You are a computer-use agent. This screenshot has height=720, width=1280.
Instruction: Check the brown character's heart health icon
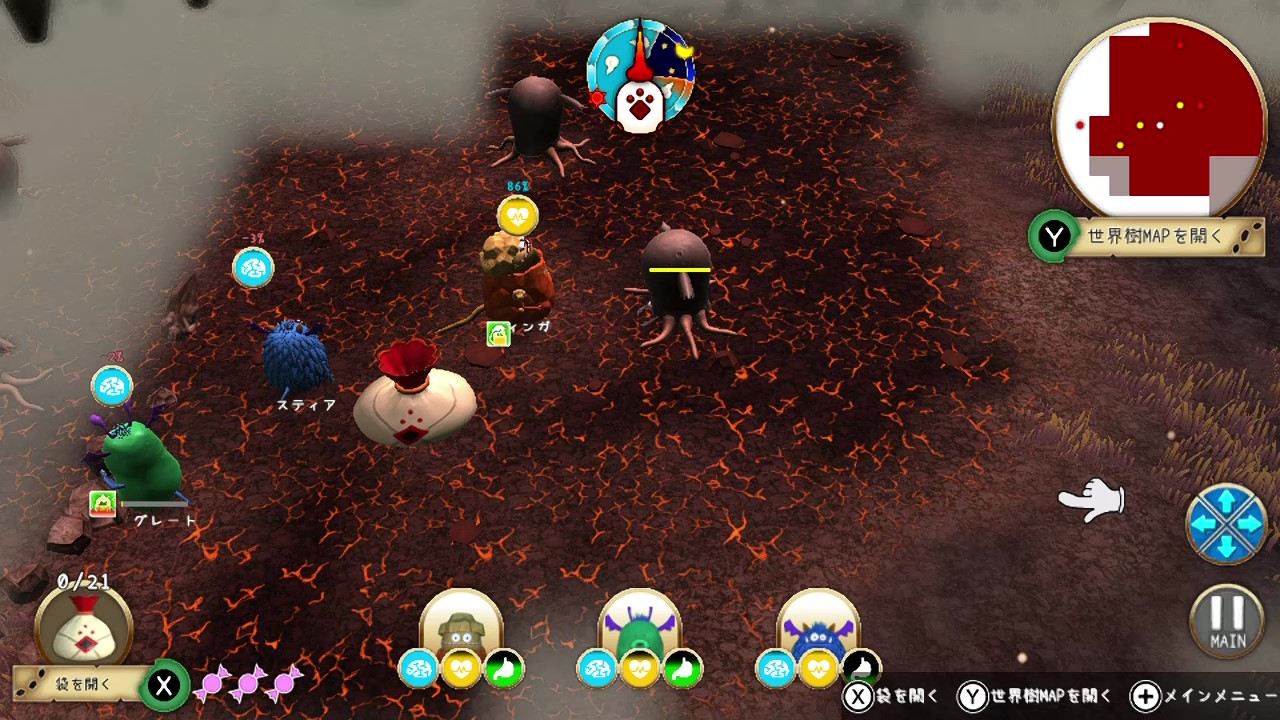tap(462, 669)
